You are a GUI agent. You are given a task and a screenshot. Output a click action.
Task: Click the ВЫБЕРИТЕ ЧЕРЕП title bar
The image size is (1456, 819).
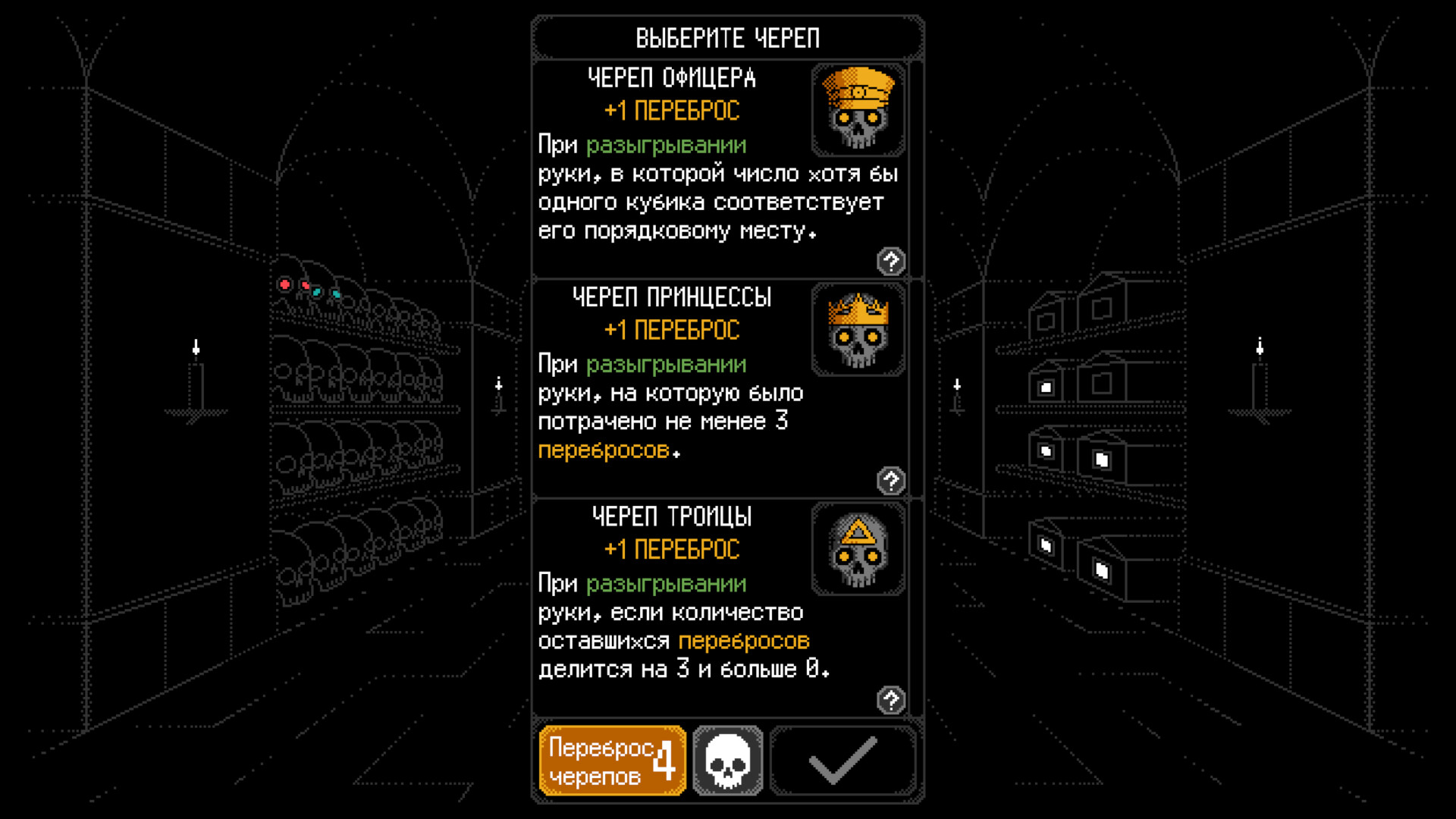(x=726, y=36)
